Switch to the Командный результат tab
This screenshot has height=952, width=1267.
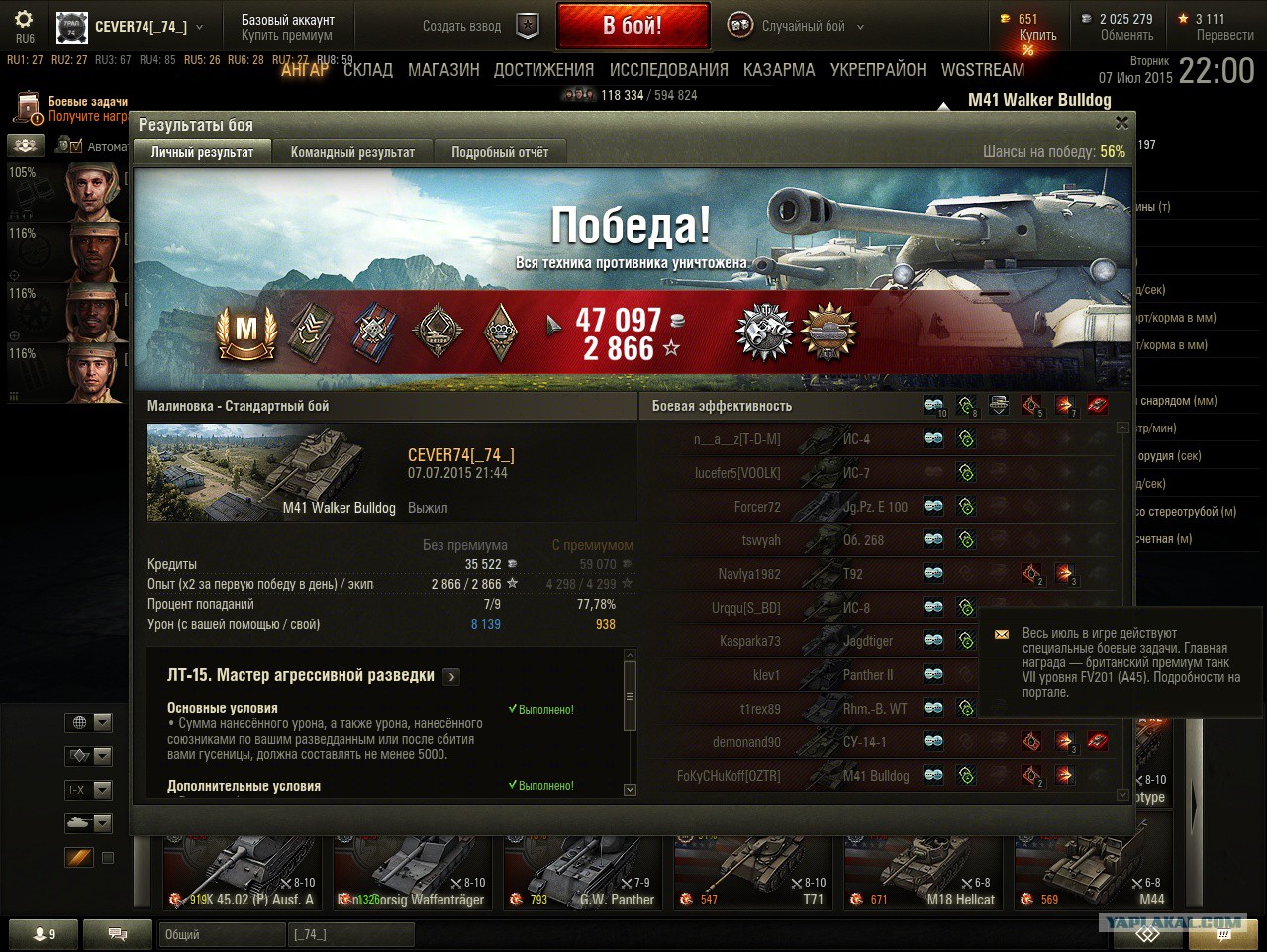coord(352,152)
